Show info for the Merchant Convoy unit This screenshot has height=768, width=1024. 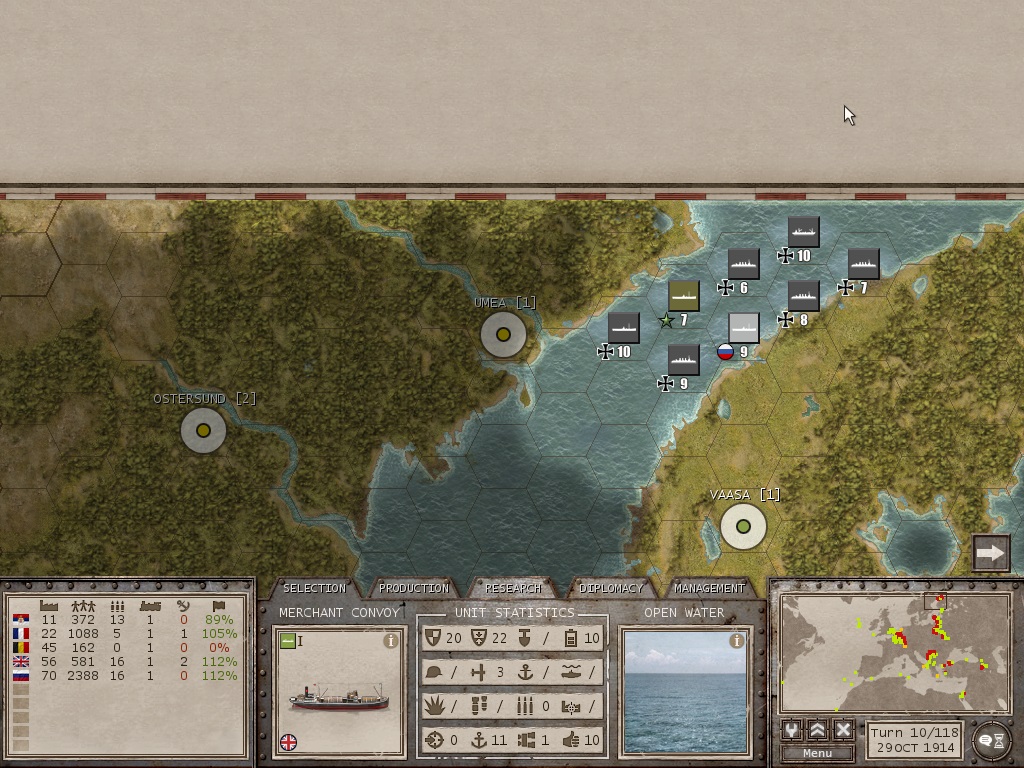(391, 641)
